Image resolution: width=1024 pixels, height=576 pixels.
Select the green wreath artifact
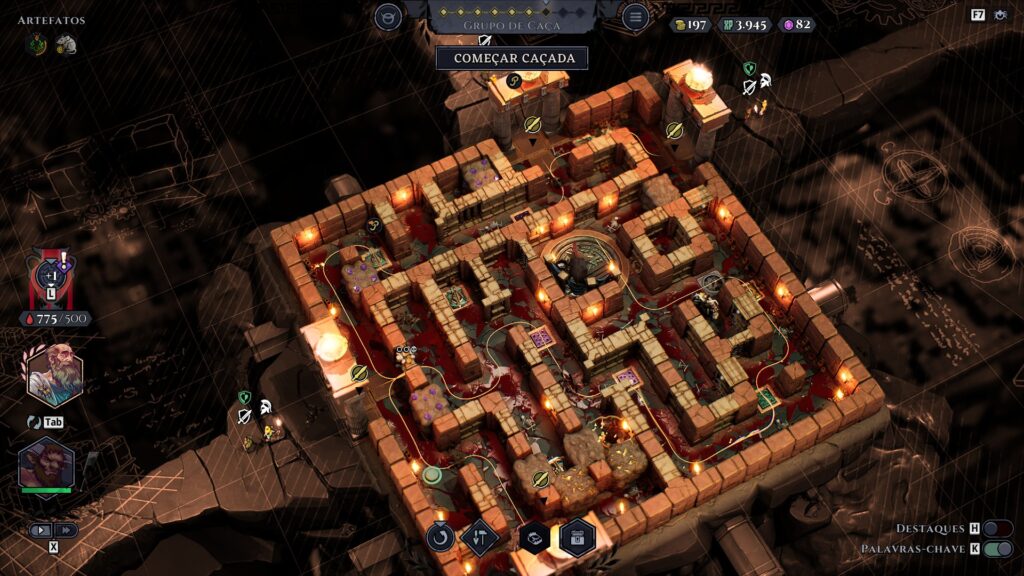(x=39, y=43)
